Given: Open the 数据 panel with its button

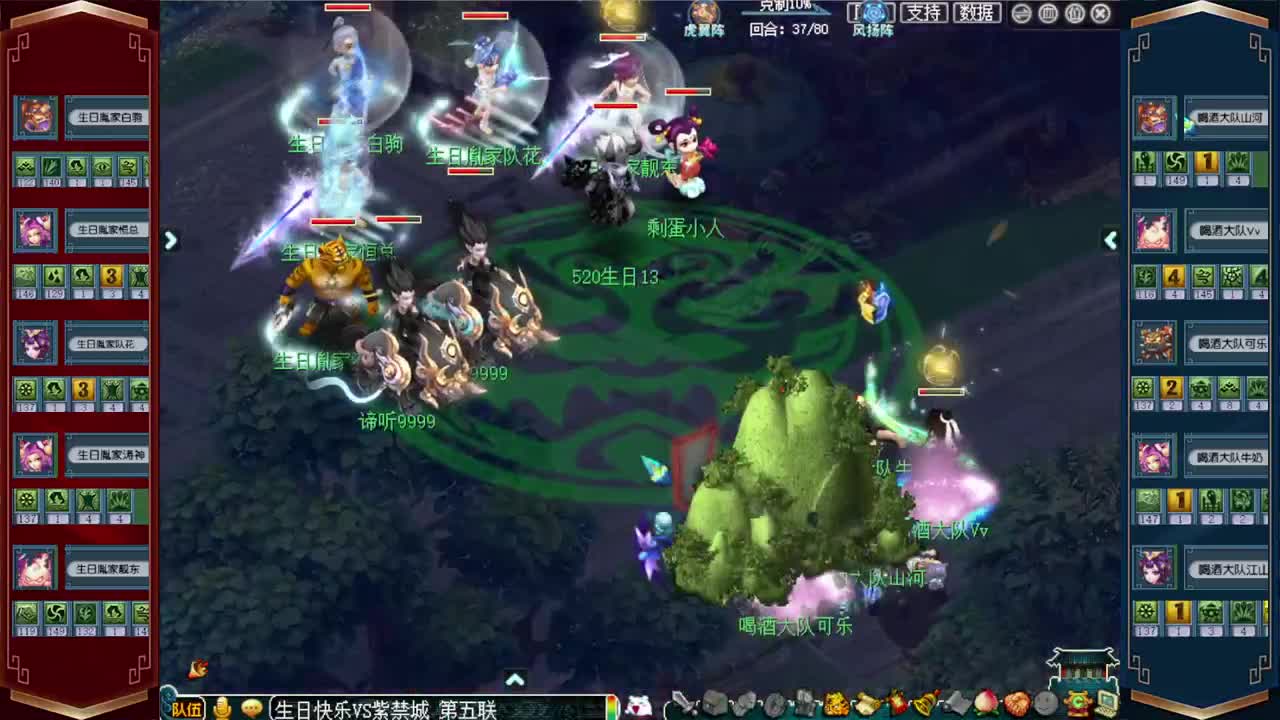Looking at the screenshot, I should coord(977,13).
